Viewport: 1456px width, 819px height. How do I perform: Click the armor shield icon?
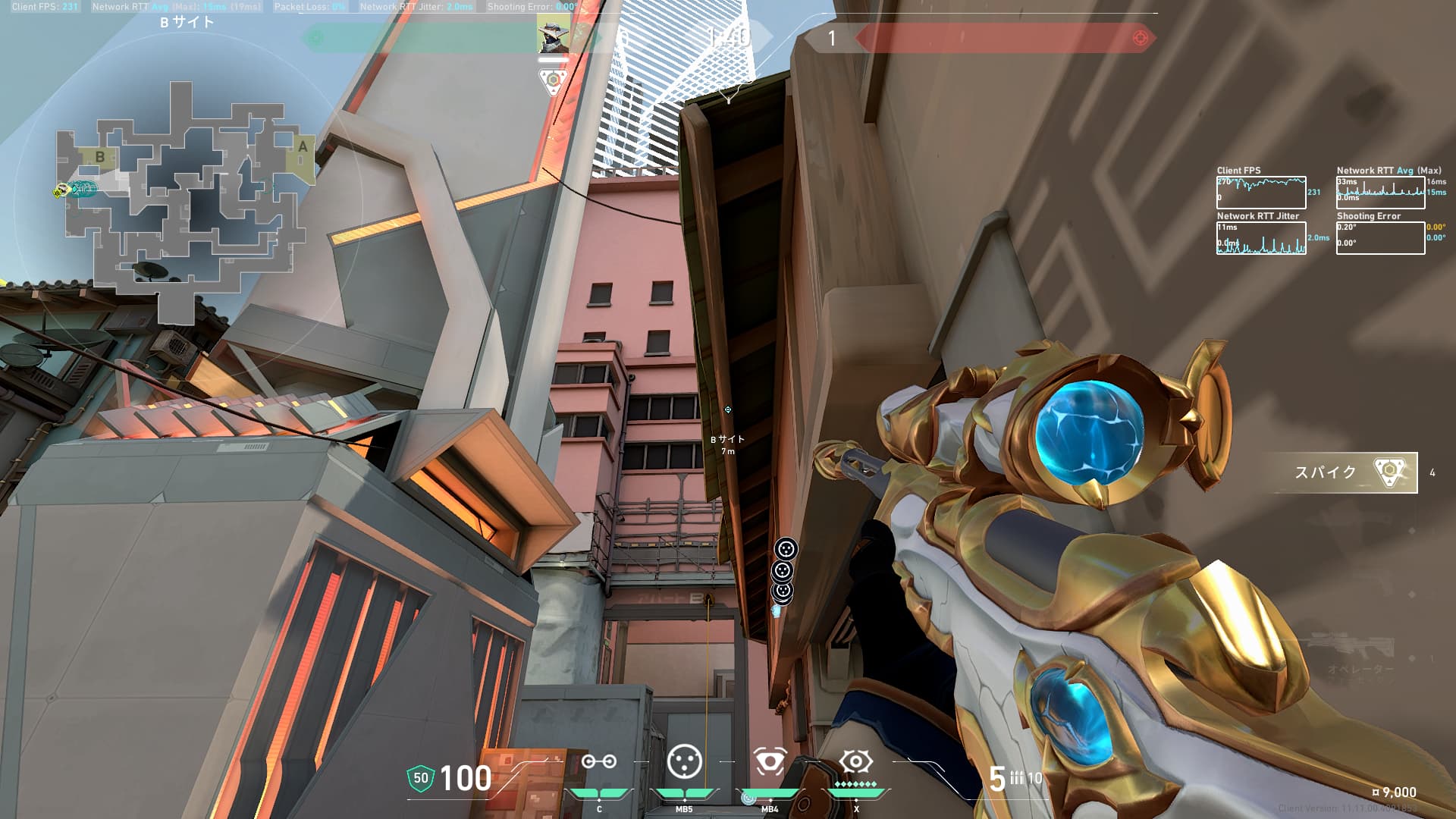pos(420,778)
